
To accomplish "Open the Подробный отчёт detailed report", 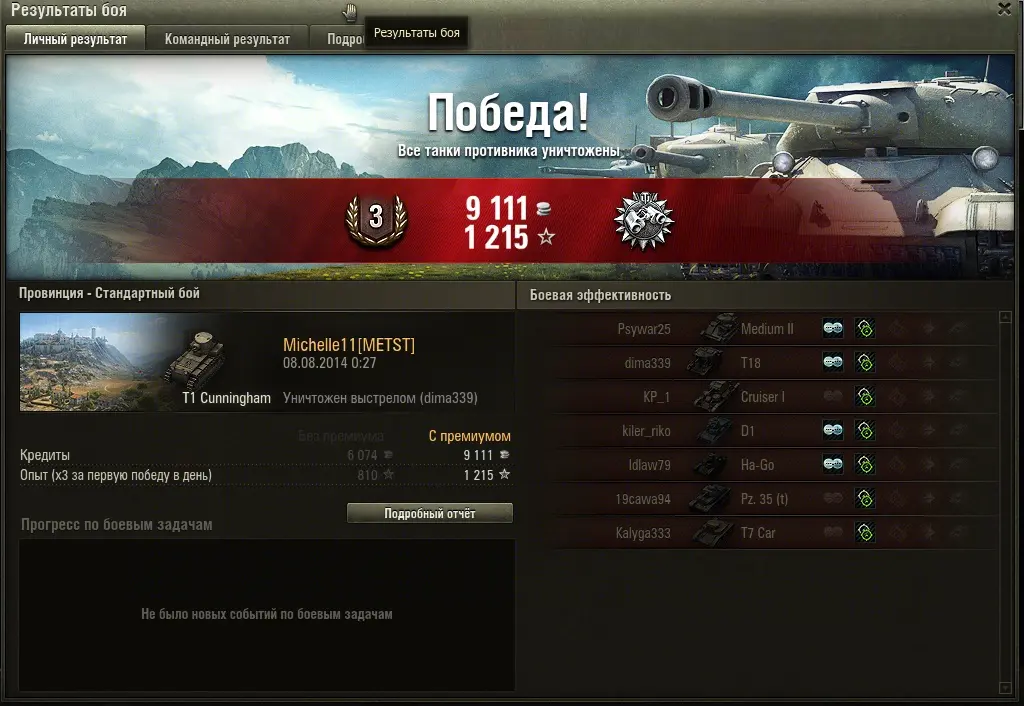I will (x=430, y=513).
